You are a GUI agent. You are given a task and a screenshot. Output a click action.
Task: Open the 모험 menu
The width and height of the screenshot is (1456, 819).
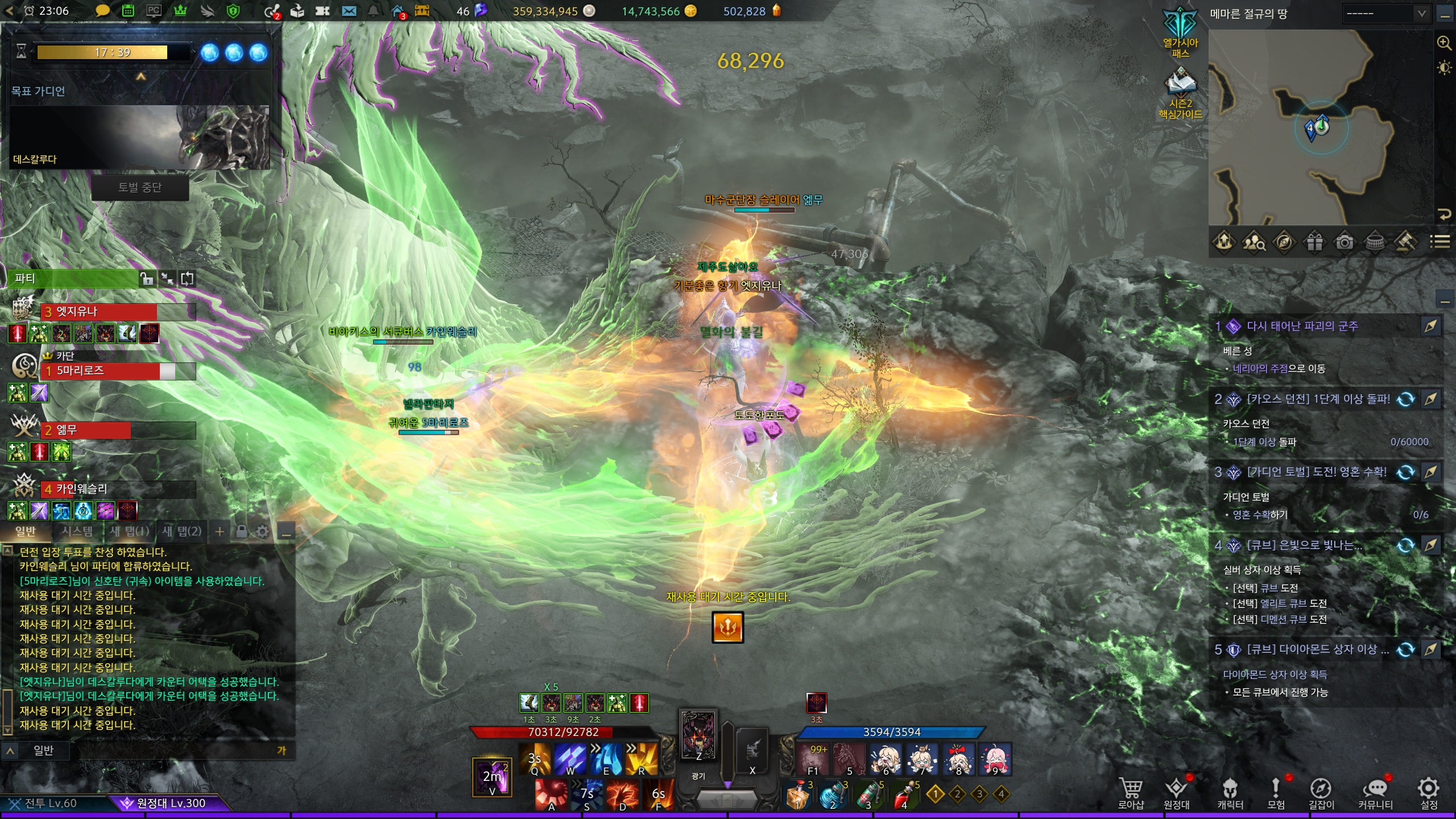[1276, 792]
